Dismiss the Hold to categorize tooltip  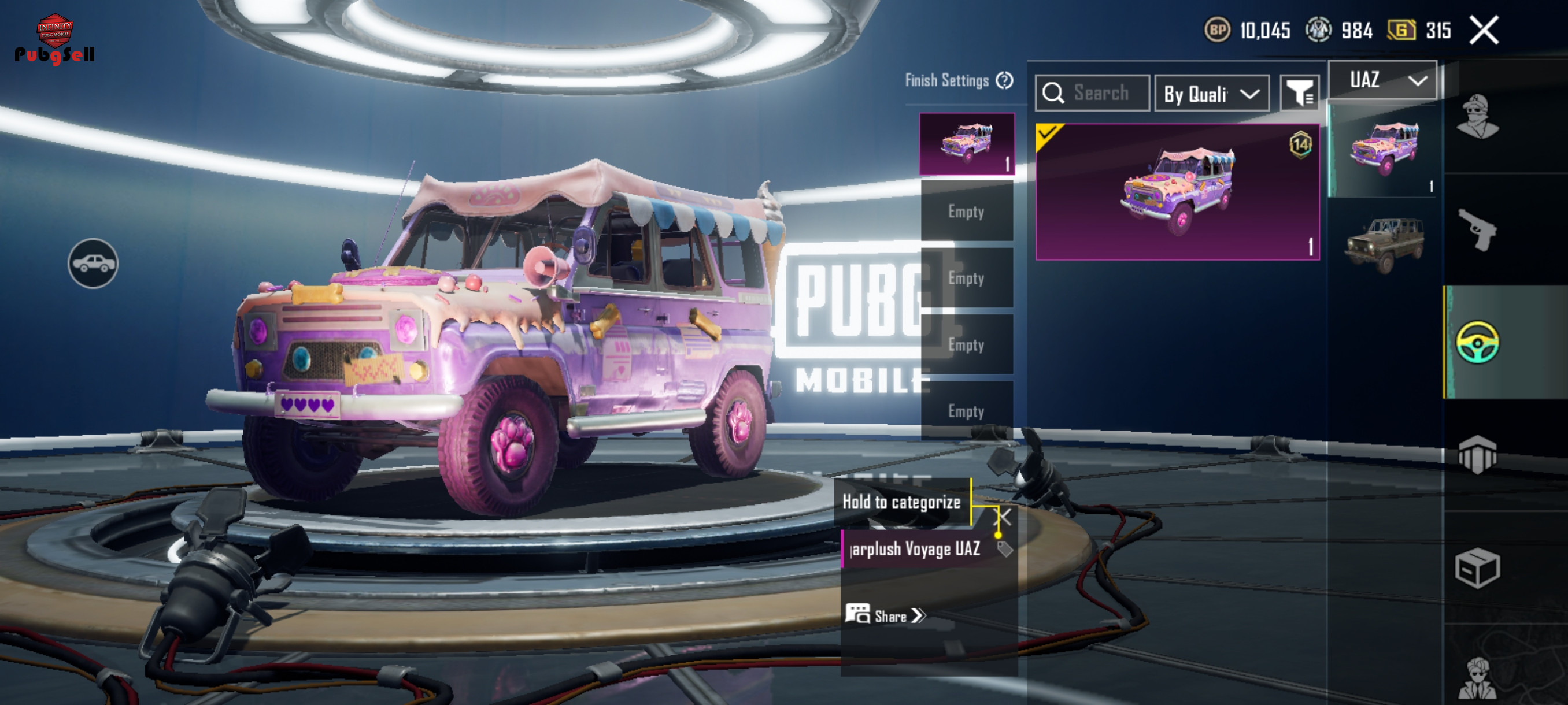point(1003,518)
